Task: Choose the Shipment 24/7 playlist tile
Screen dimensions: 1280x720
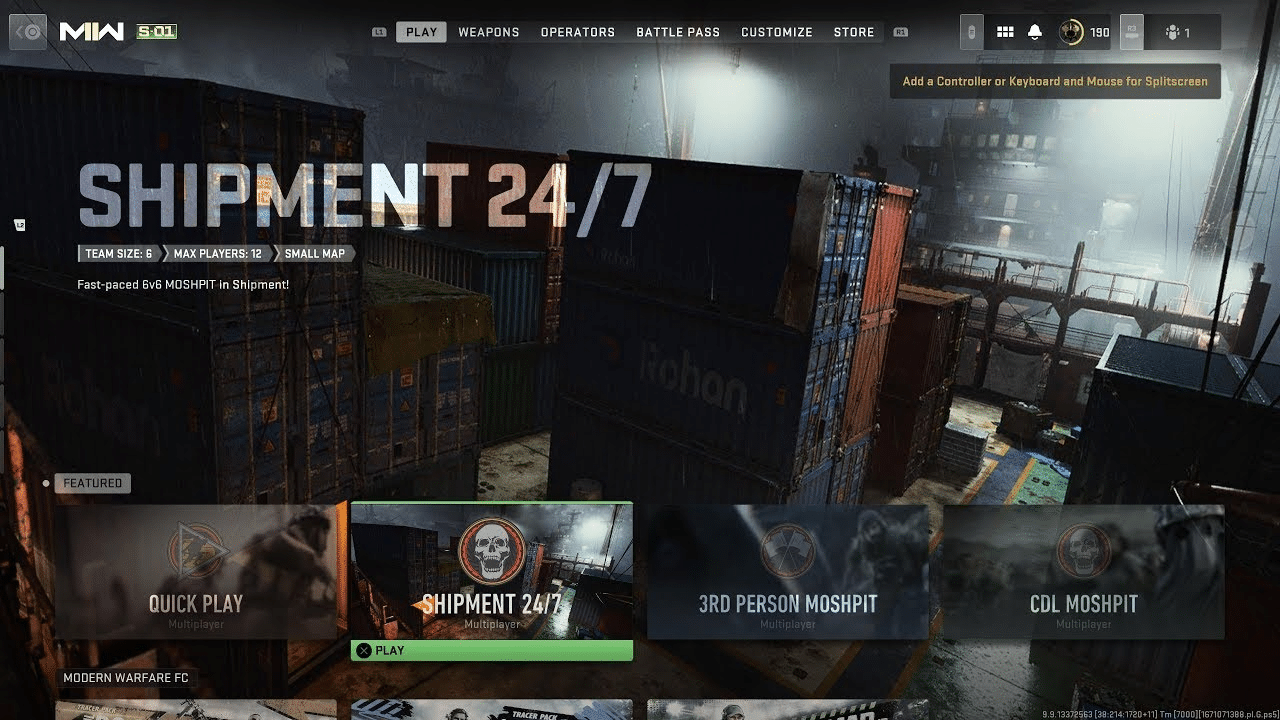Action: coord(491,571)
